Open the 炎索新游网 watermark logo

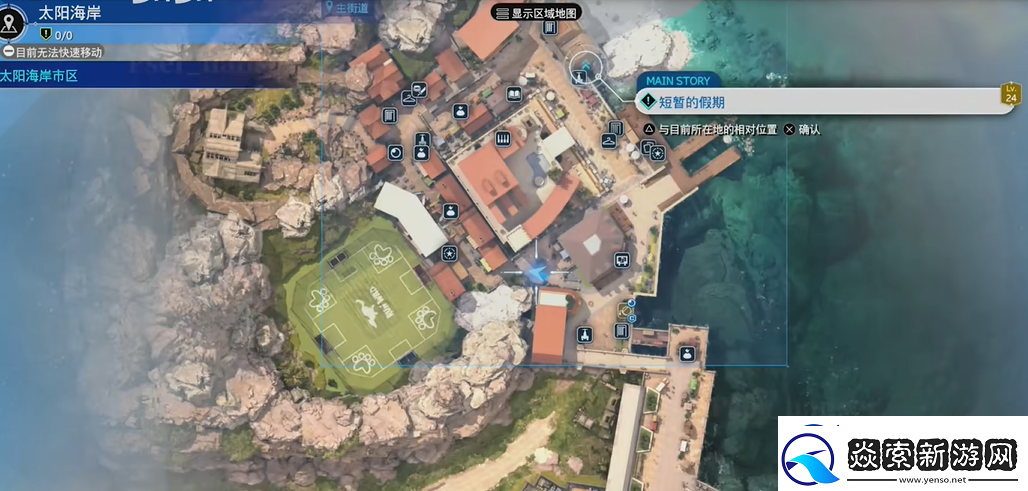pyautogui.click(x=900, y=456)
